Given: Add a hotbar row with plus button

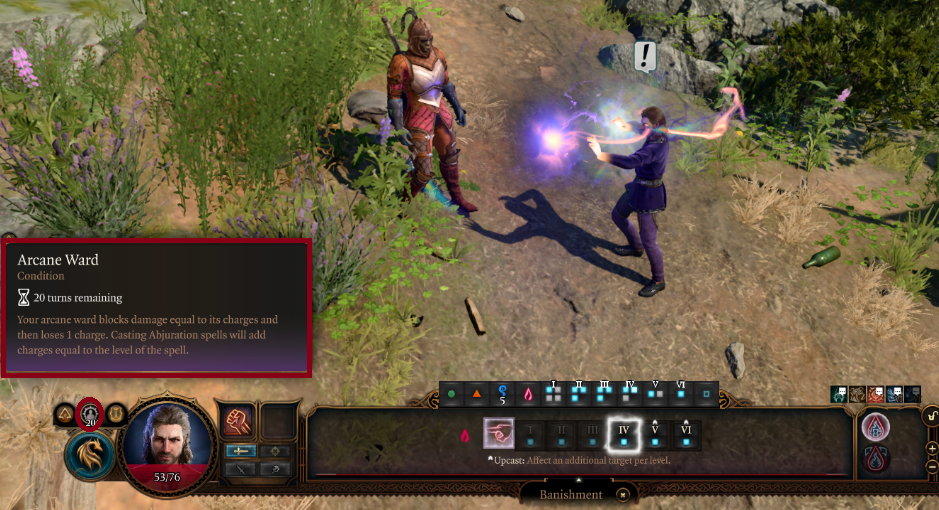Looking at the screenshot, I should click(932, 448).
